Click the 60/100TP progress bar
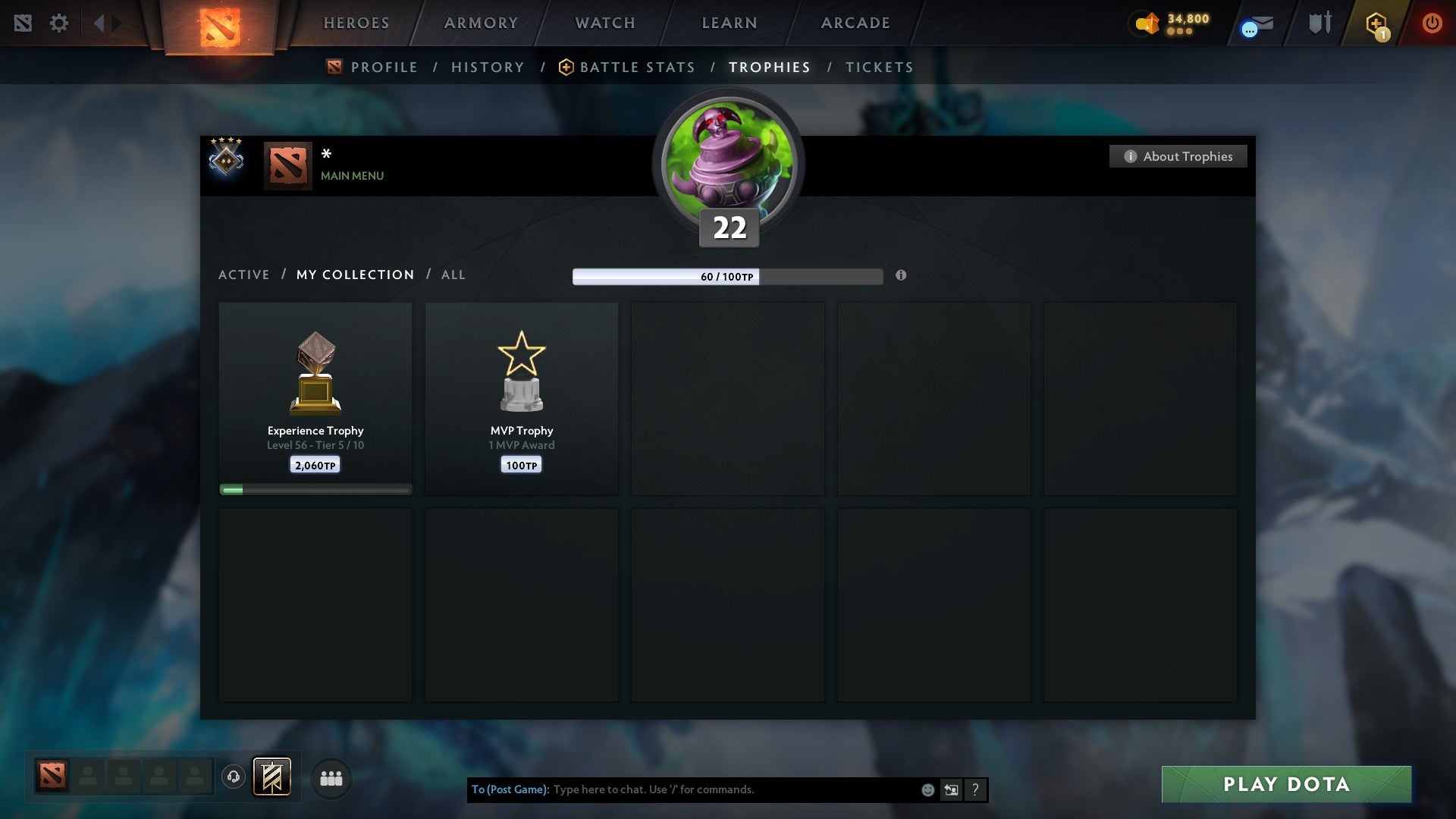The image size is (1456, 819). tap(727, 278)
